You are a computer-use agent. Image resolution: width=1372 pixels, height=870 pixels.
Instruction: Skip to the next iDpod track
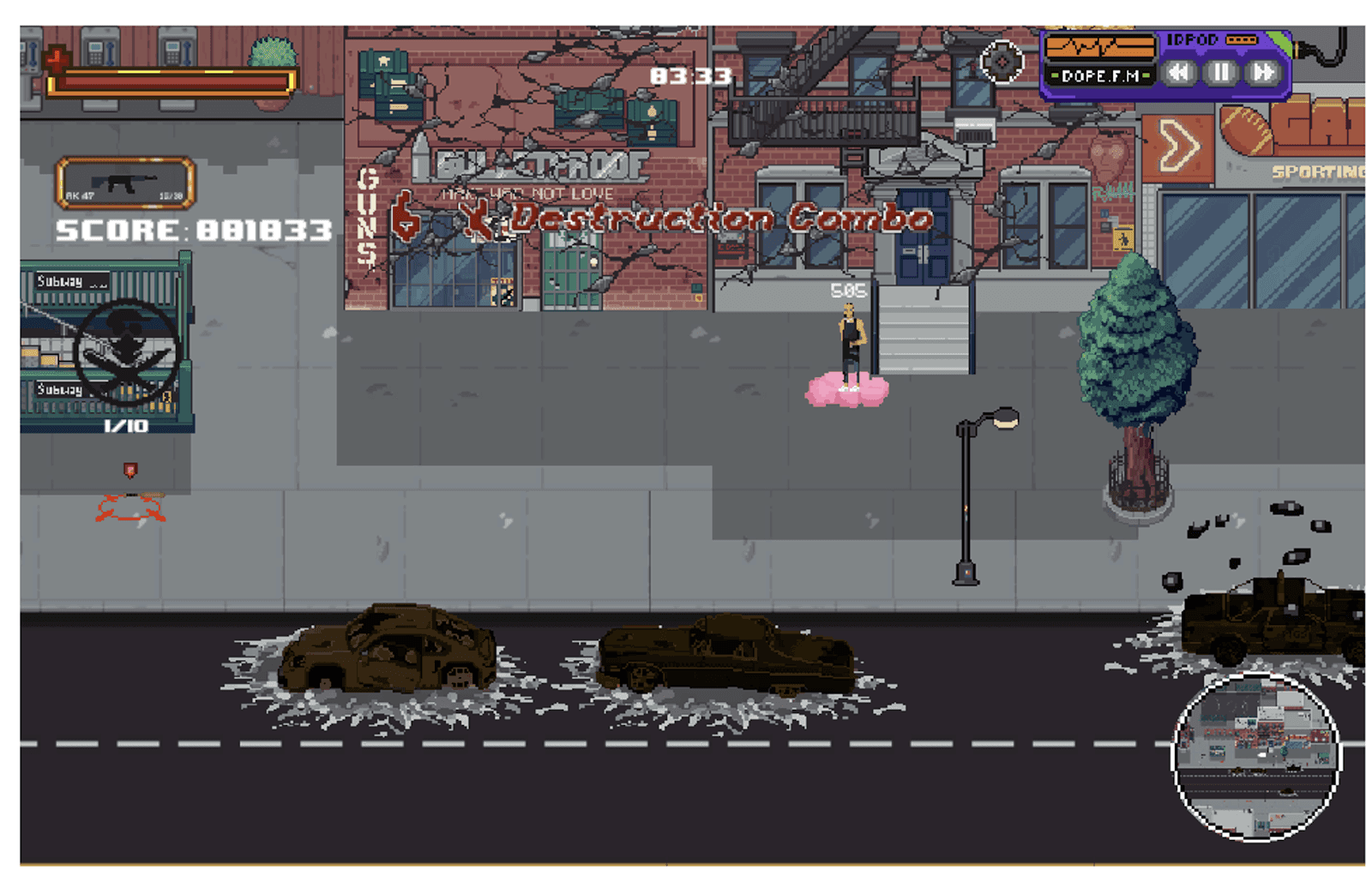(x=1262, y=73)
